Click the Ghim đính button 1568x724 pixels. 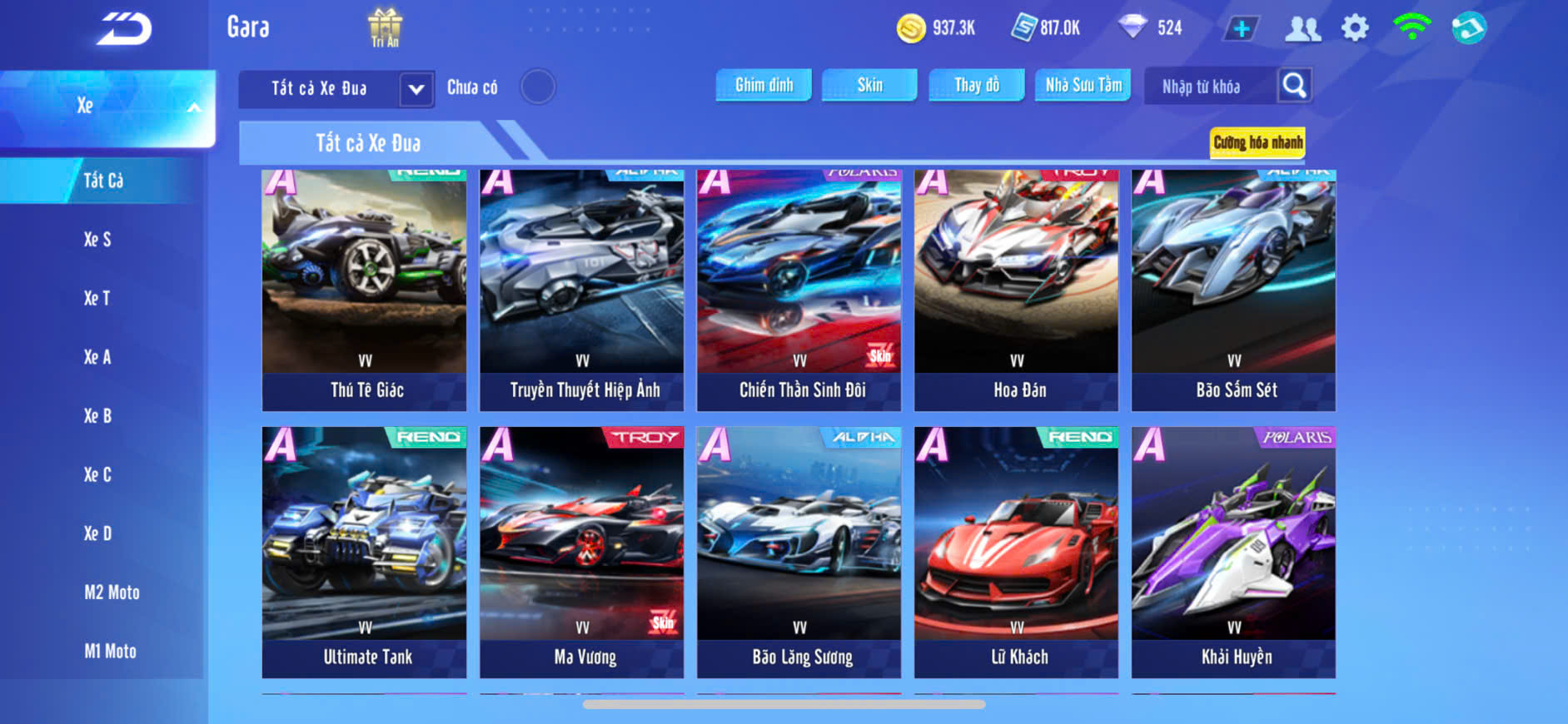pos(764,85)
